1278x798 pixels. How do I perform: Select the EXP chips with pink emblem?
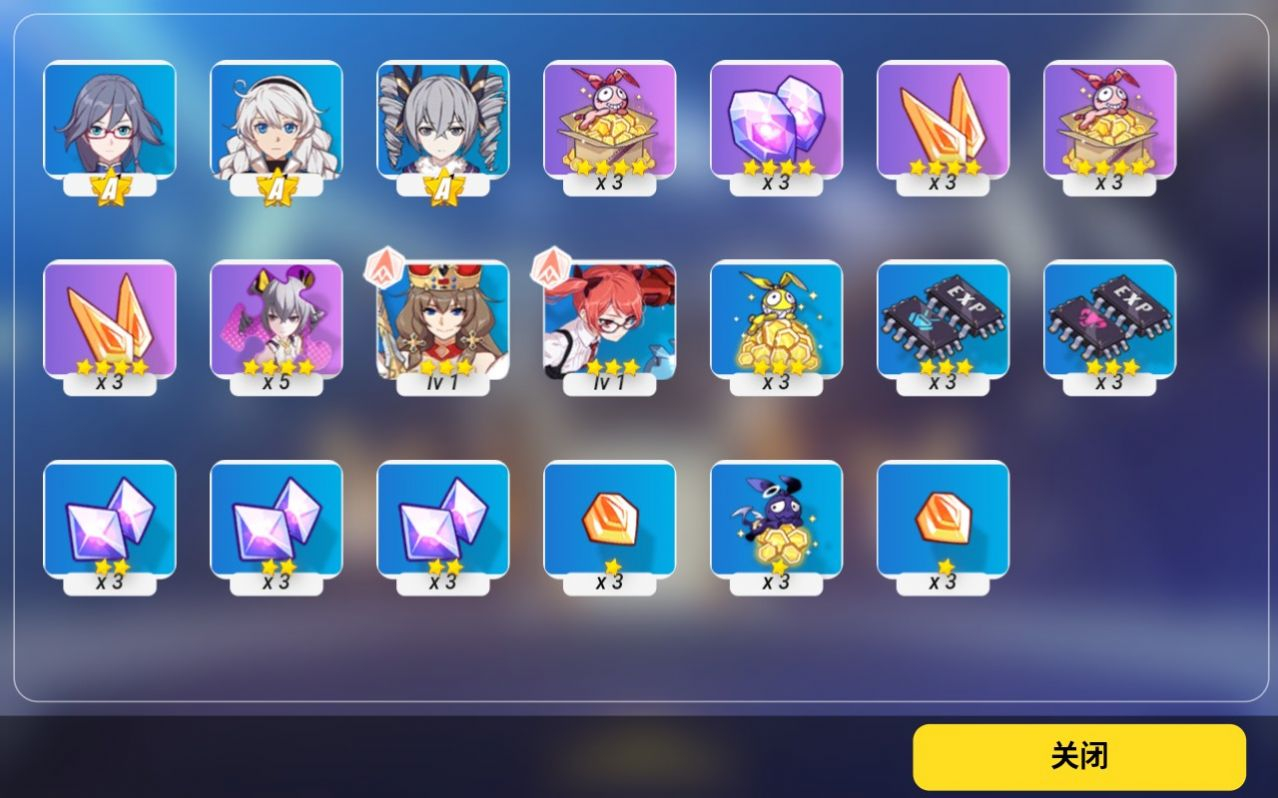click(x=1109, y=320)
